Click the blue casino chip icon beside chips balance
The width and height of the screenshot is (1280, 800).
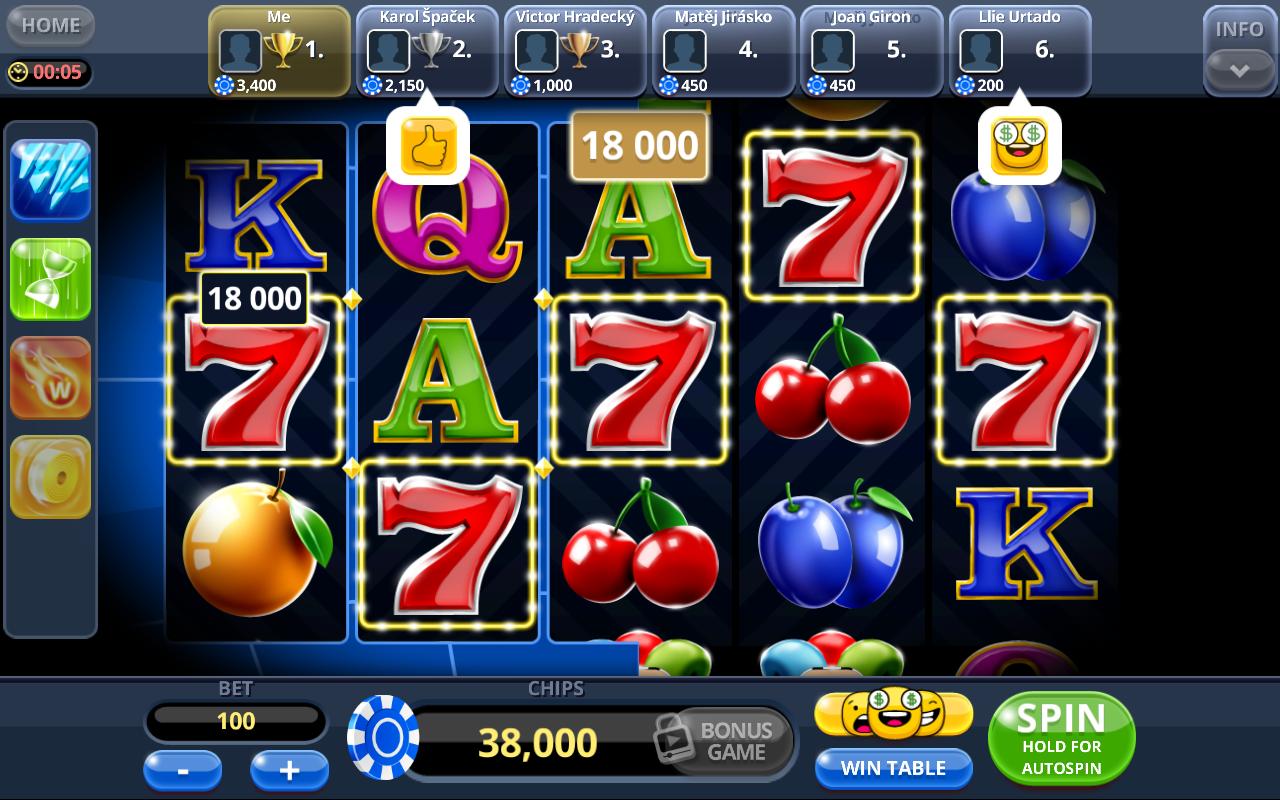[384, 740]
